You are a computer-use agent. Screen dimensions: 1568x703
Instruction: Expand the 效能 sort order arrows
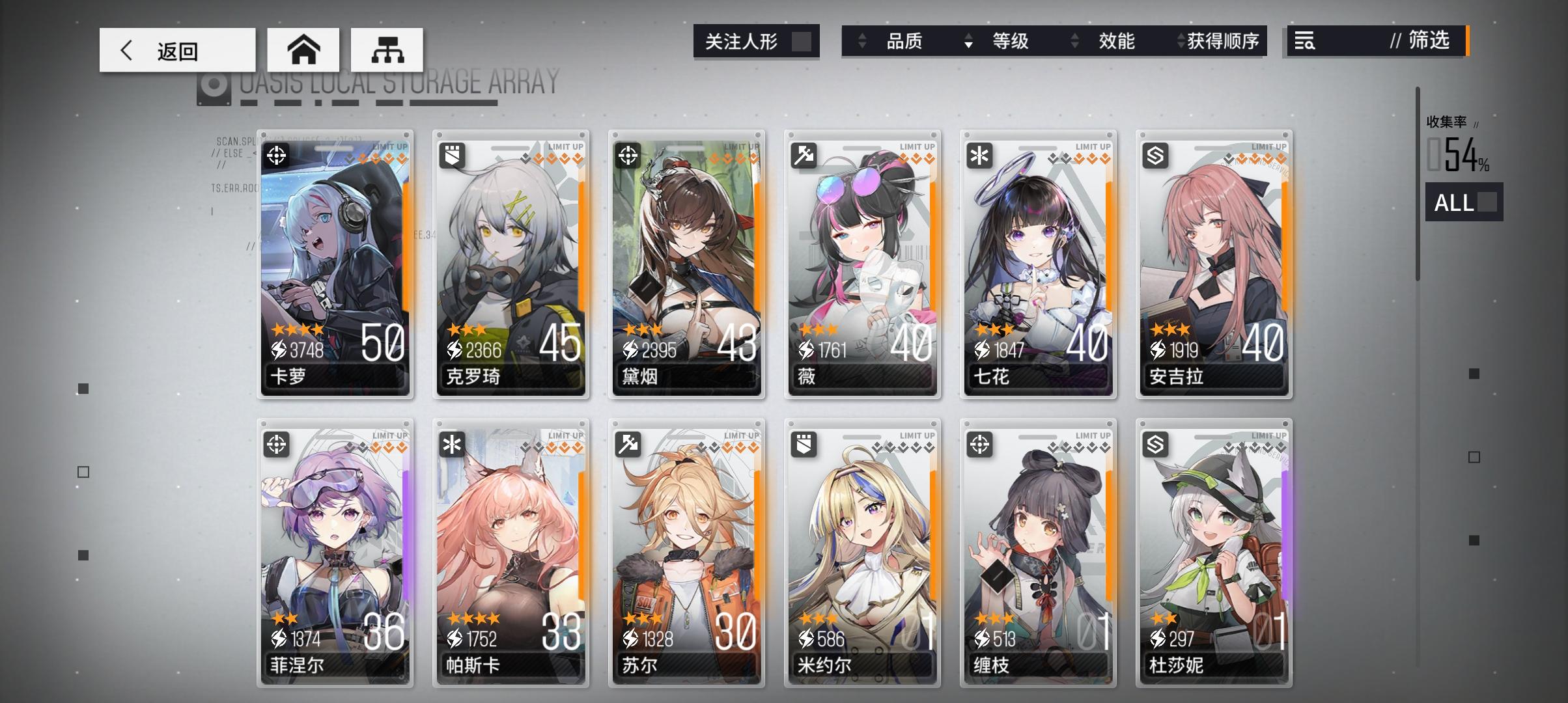pyautogui.click(x=1073, y=42)
